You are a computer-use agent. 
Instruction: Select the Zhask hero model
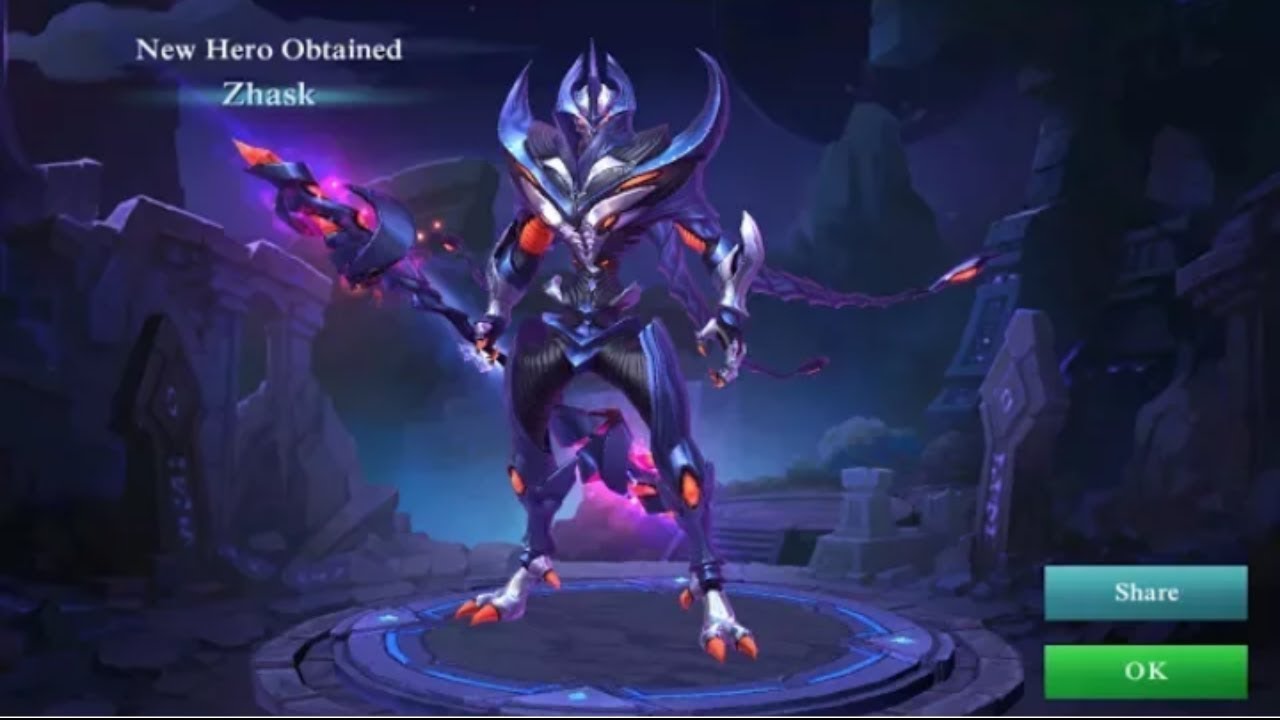pyautogui.click(x=600, y=350)
